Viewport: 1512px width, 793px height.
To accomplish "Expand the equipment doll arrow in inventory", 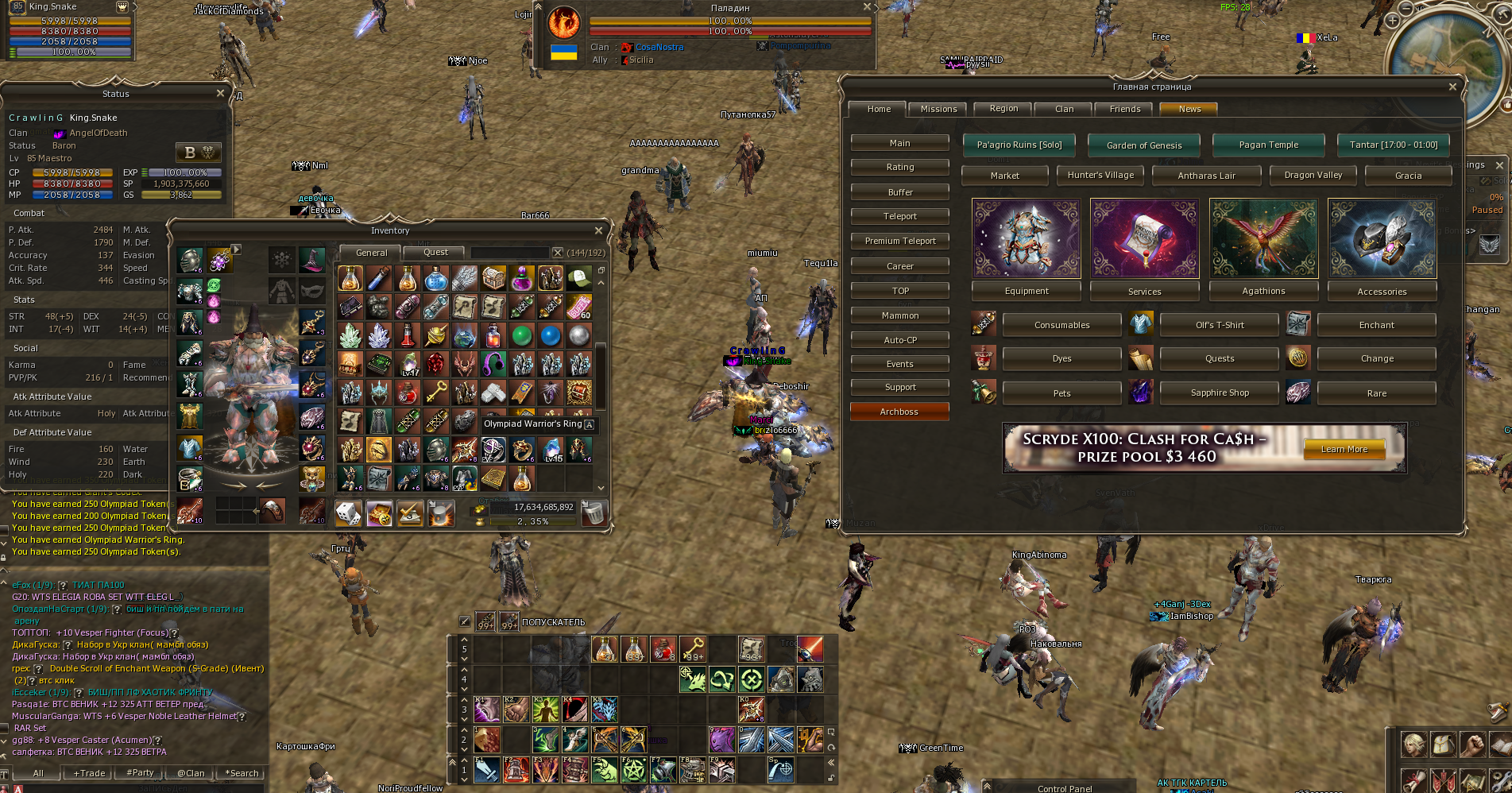I will [235, 248].
